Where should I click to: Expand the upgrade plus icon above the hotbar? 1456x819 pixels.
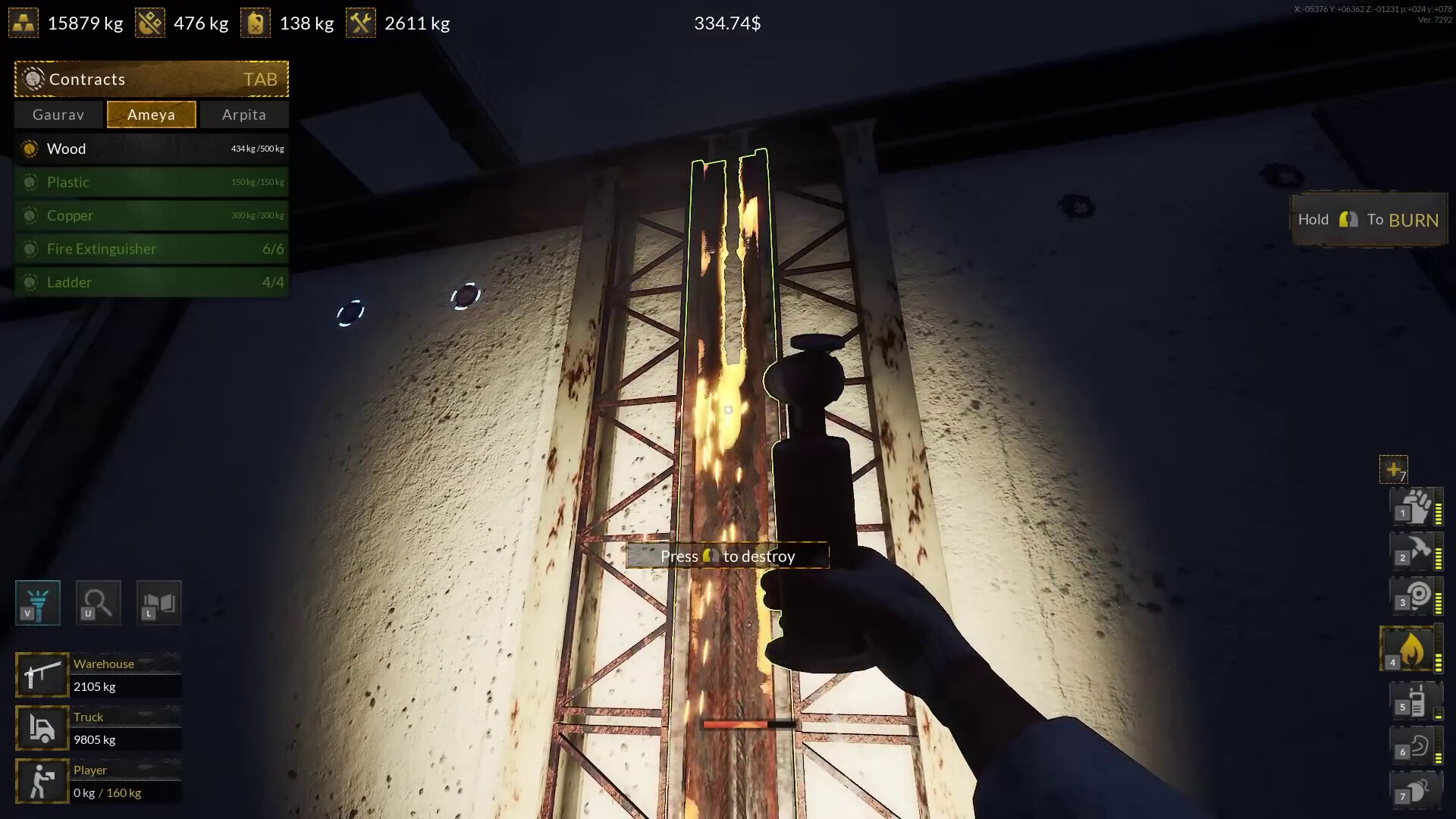tap(1394, 469)
